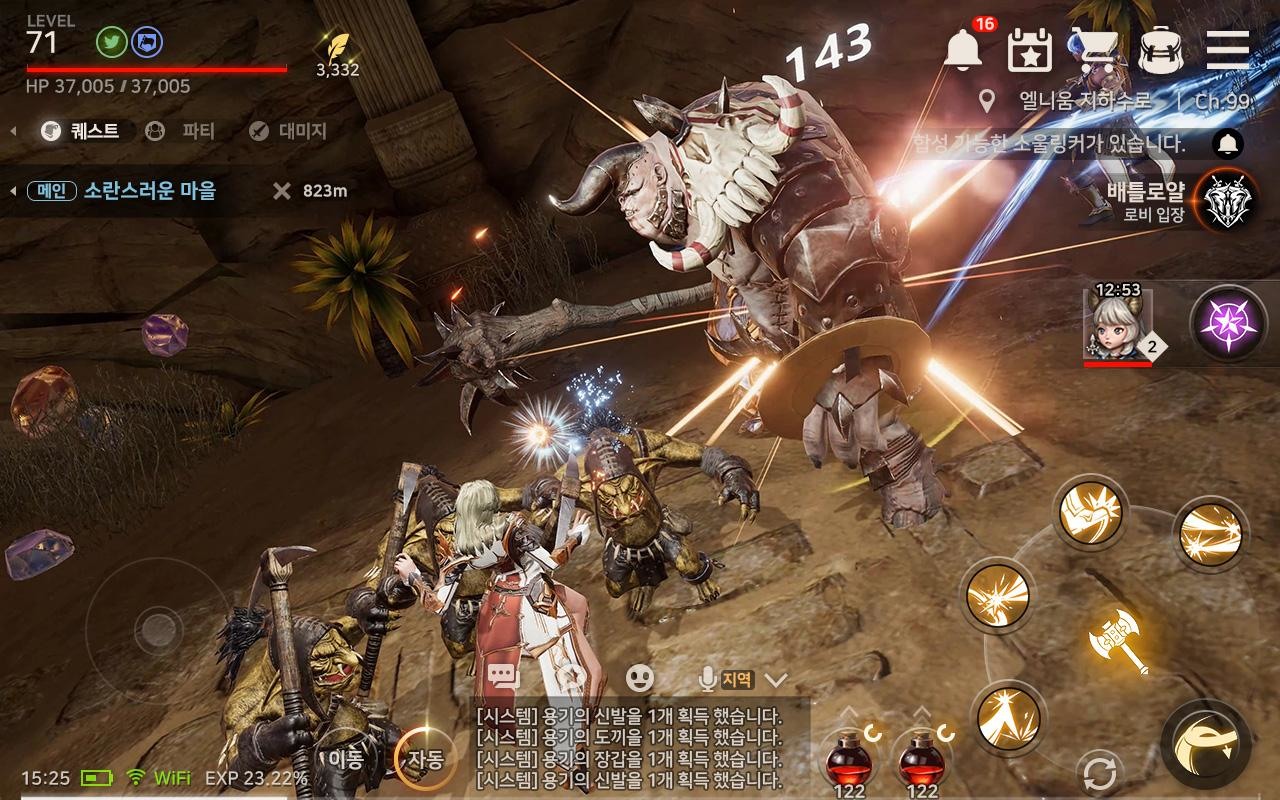
Task: Open the chat speech bubble icon
Action: pos(504,678)
